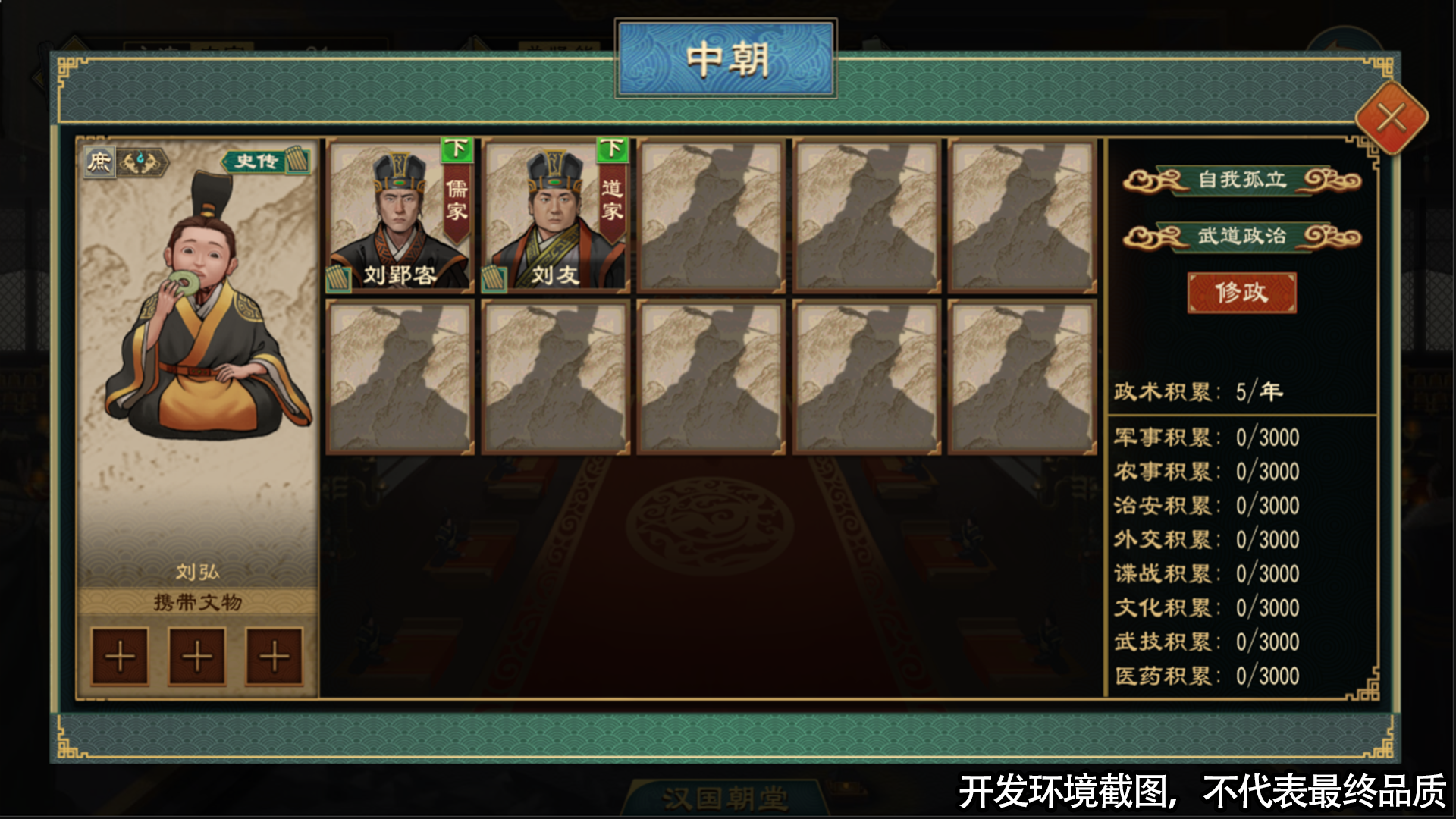
Task: Select the 自我孤立 policy banner
Action: [x=1241, y=181]
